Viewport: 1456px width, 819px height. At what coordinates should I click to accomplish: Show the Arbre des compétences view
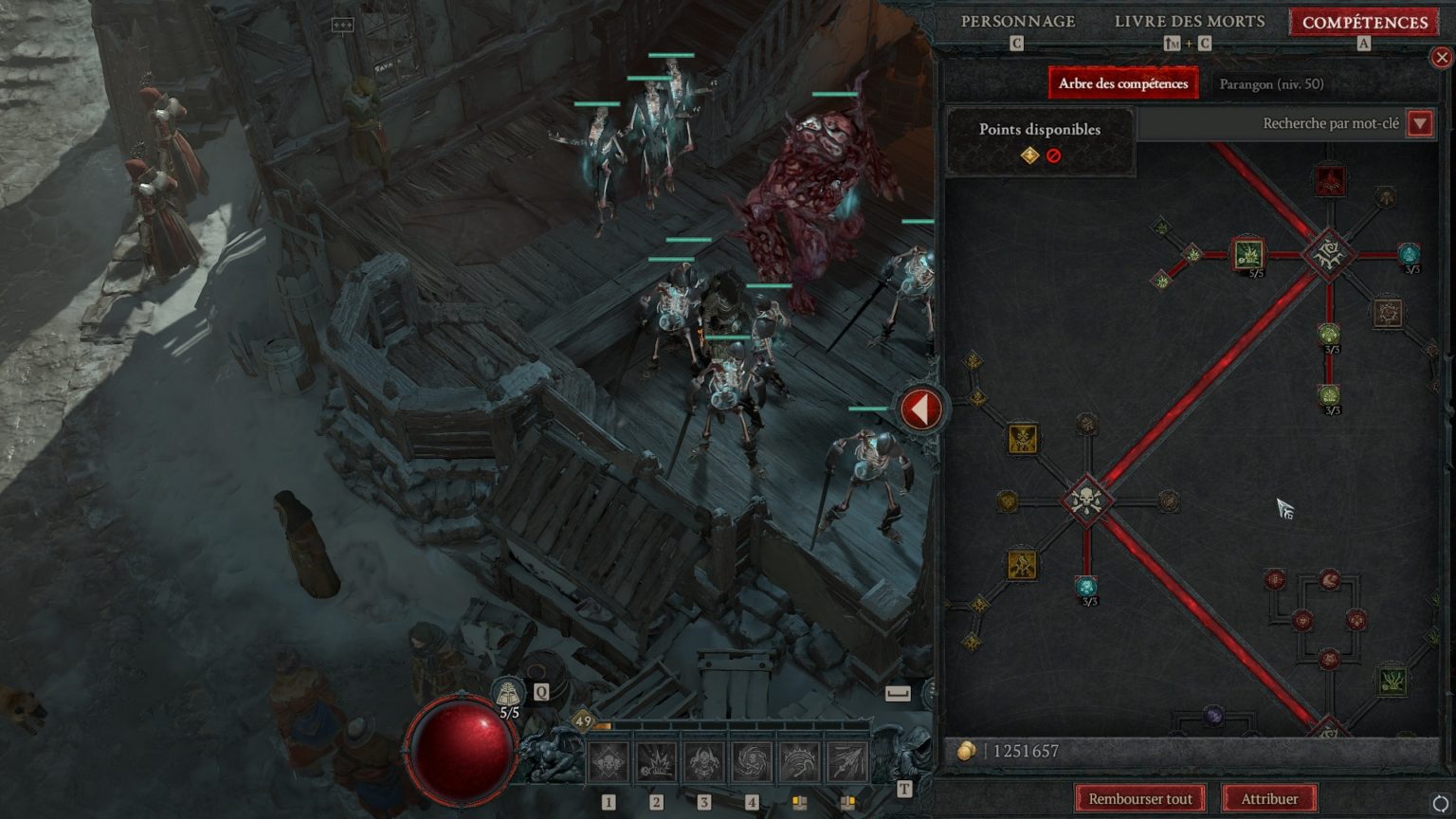tap(1122, 83)
